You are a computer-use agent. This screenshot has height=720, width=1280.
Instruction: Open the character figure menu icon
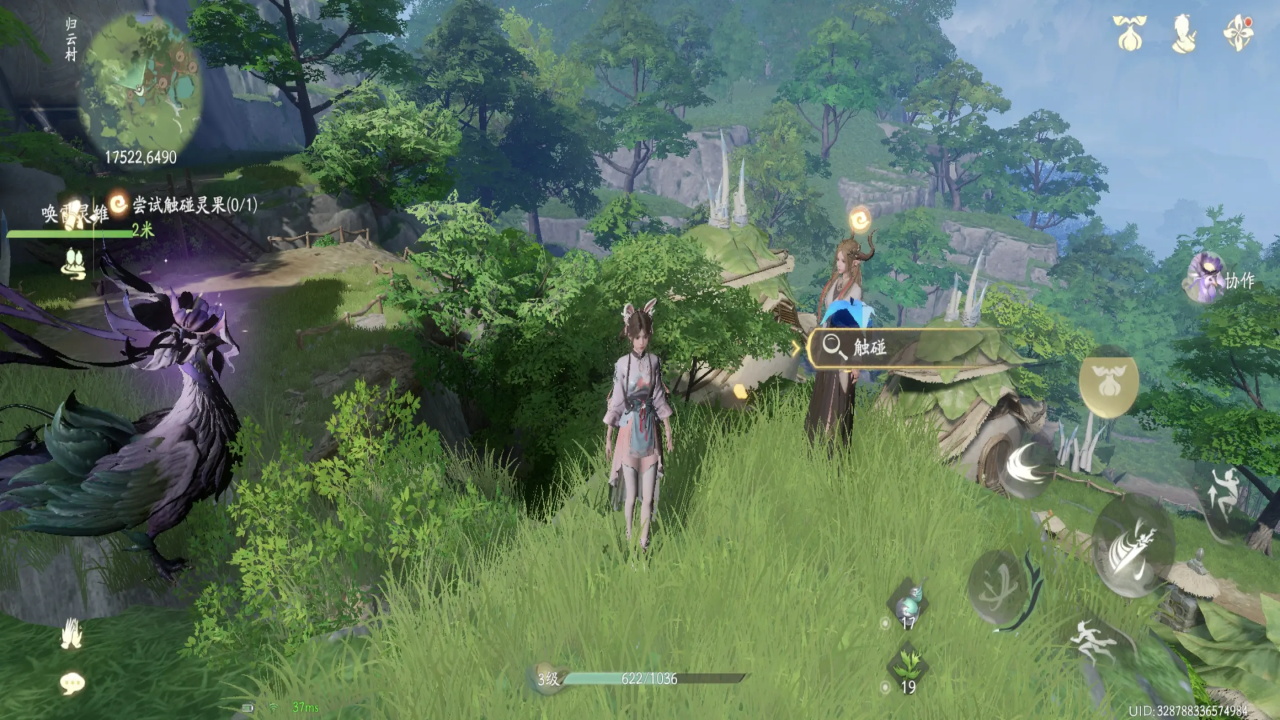[1184, 33]
